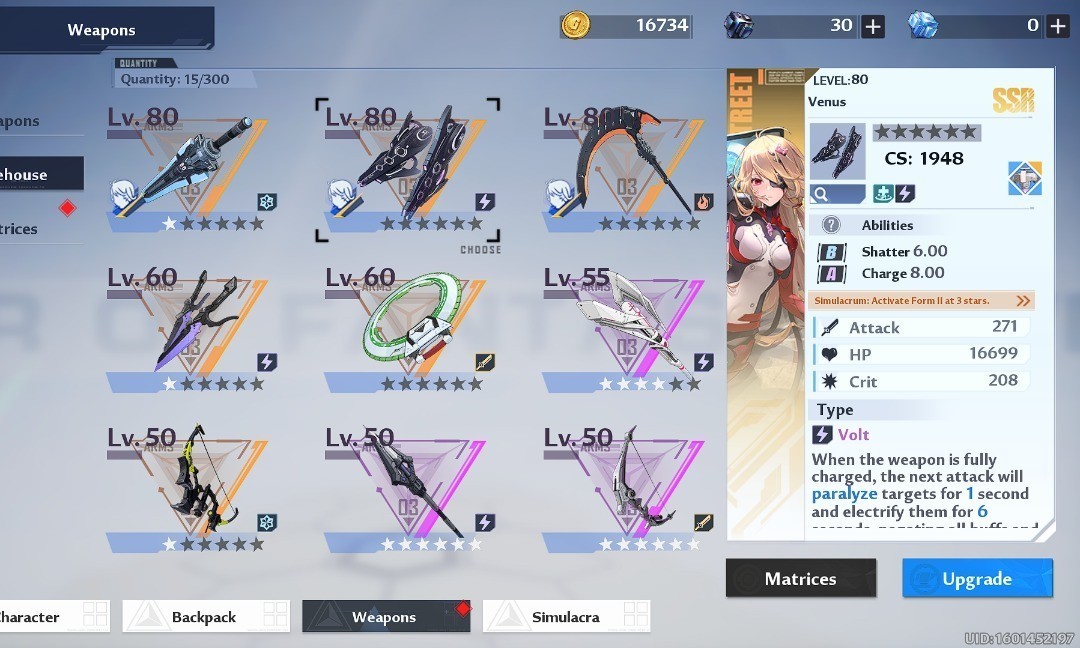Expand the Simulacrum Form II arrow

coord(1022,301)
